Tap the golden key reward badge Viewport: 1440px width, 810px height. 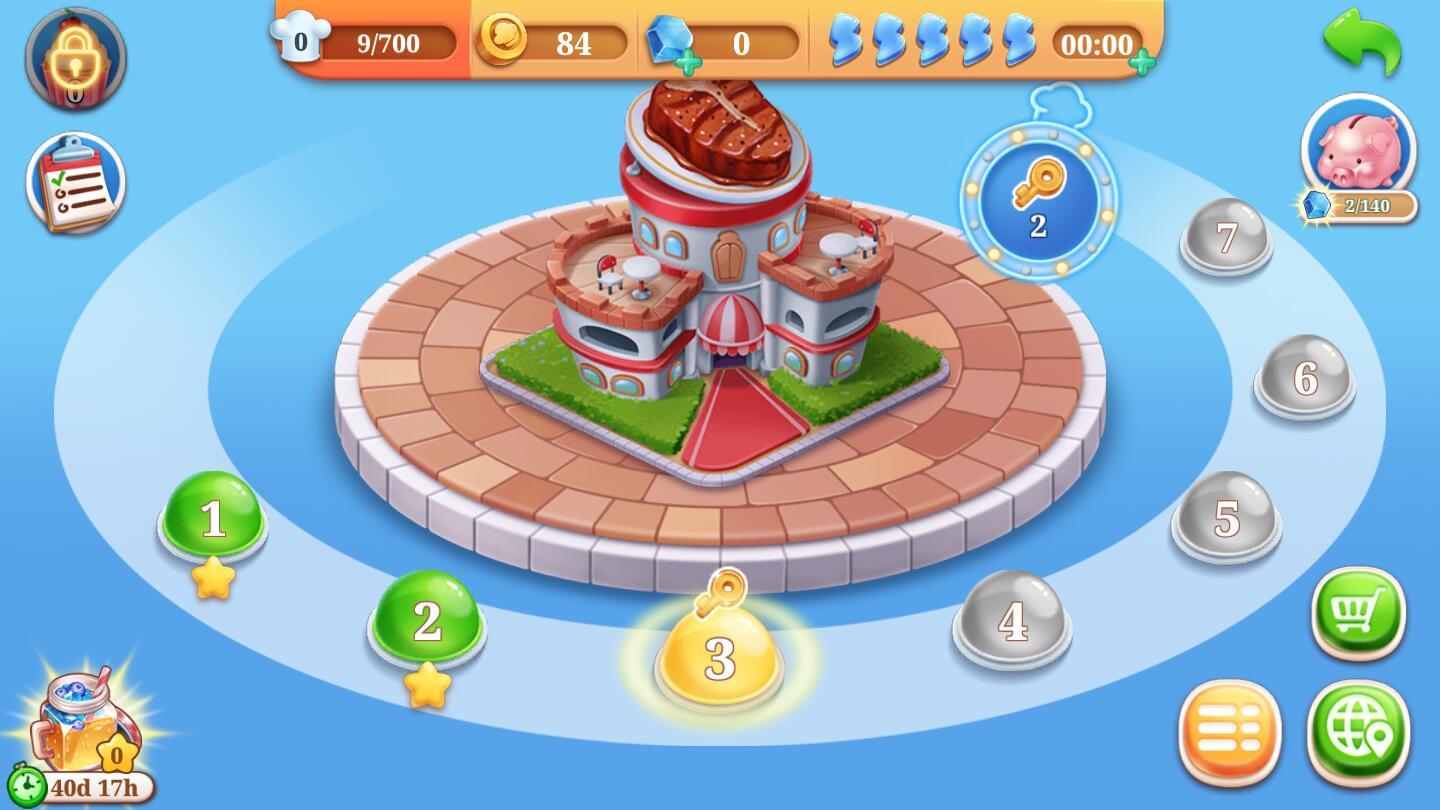click(1038, 200)
